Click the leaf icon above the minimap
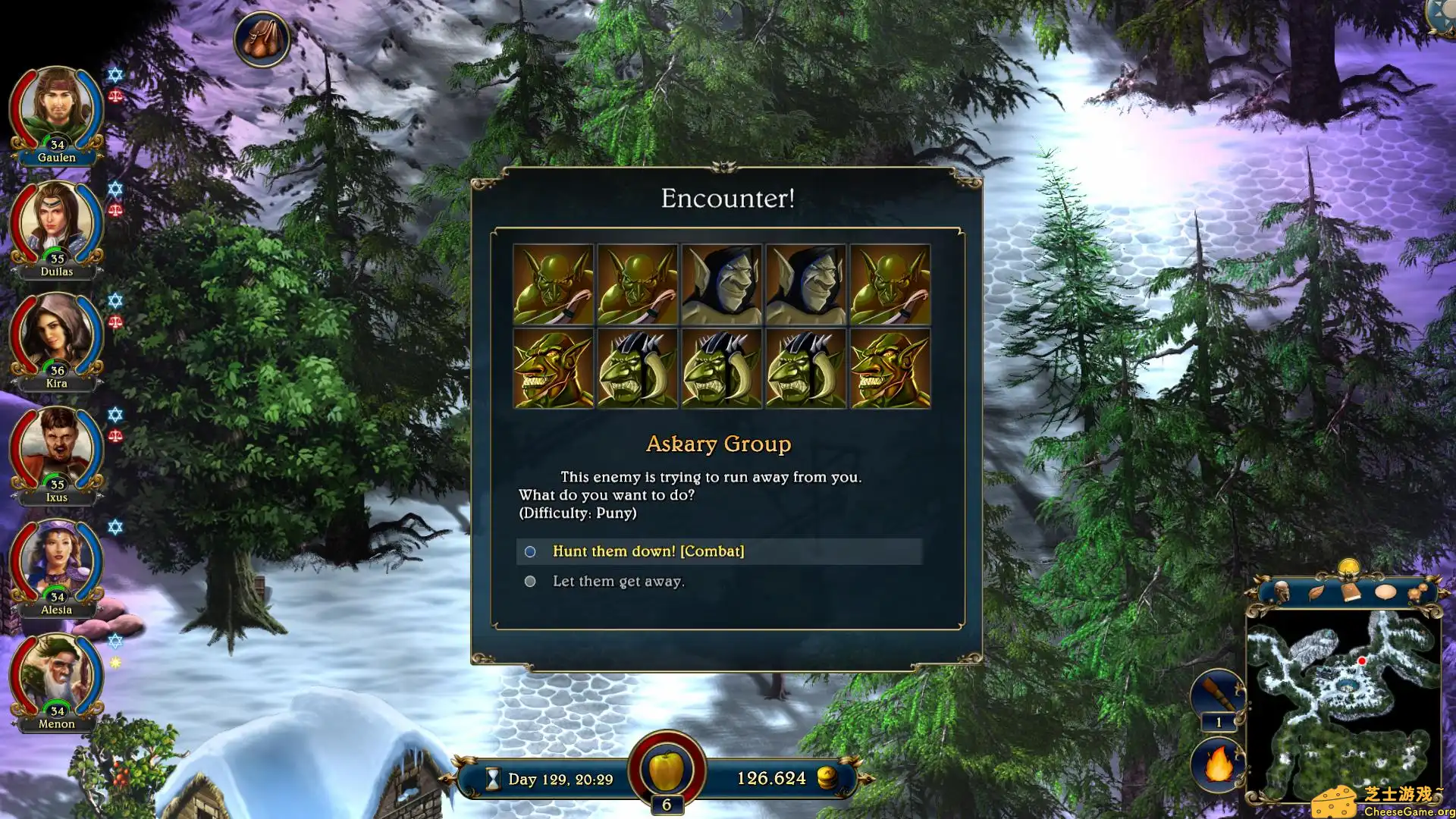 [x=1316, y=592]
